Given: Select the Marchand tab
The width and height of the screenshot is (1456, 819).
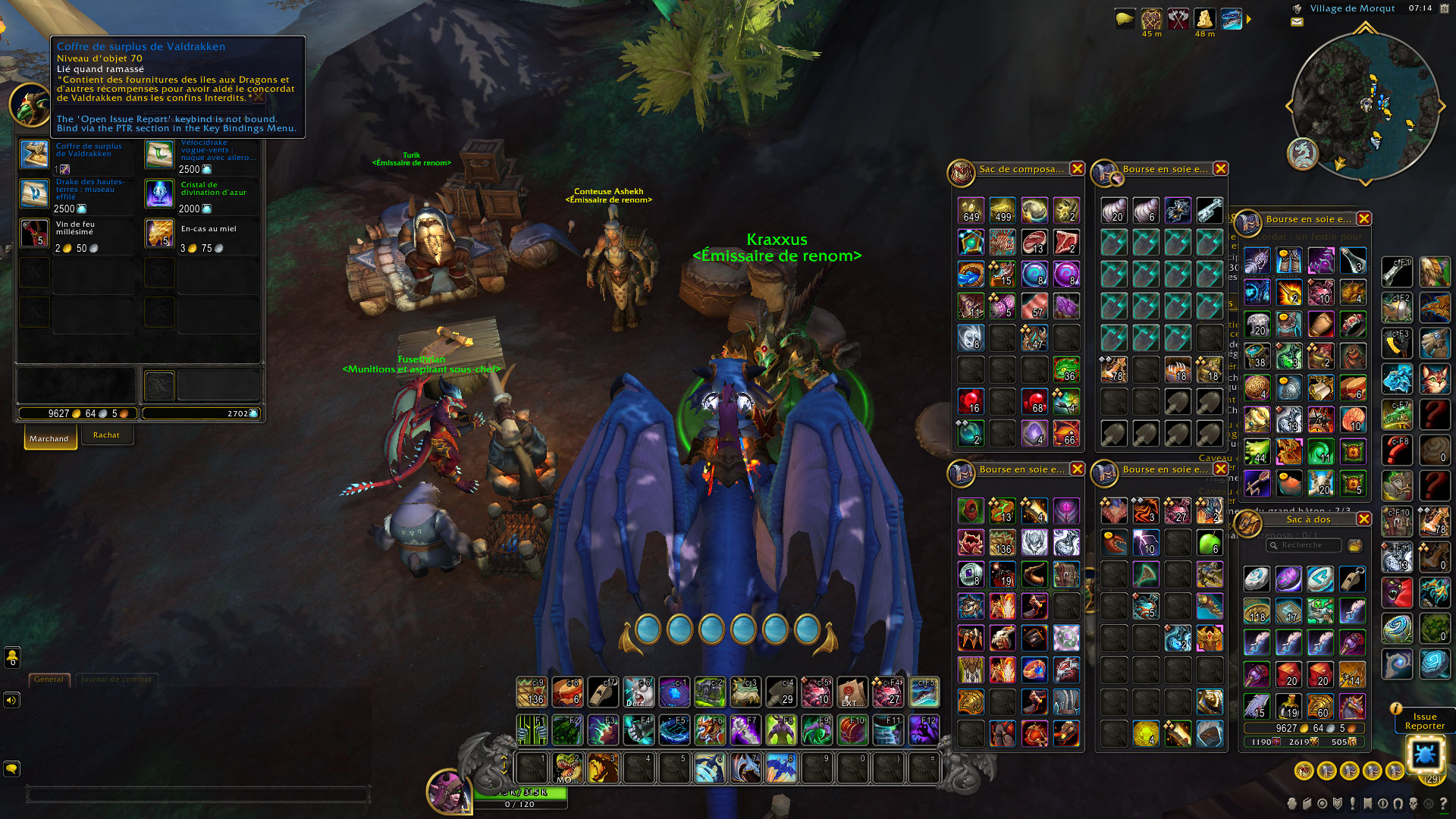Looking at the screenshot, I should click(49, 438).
